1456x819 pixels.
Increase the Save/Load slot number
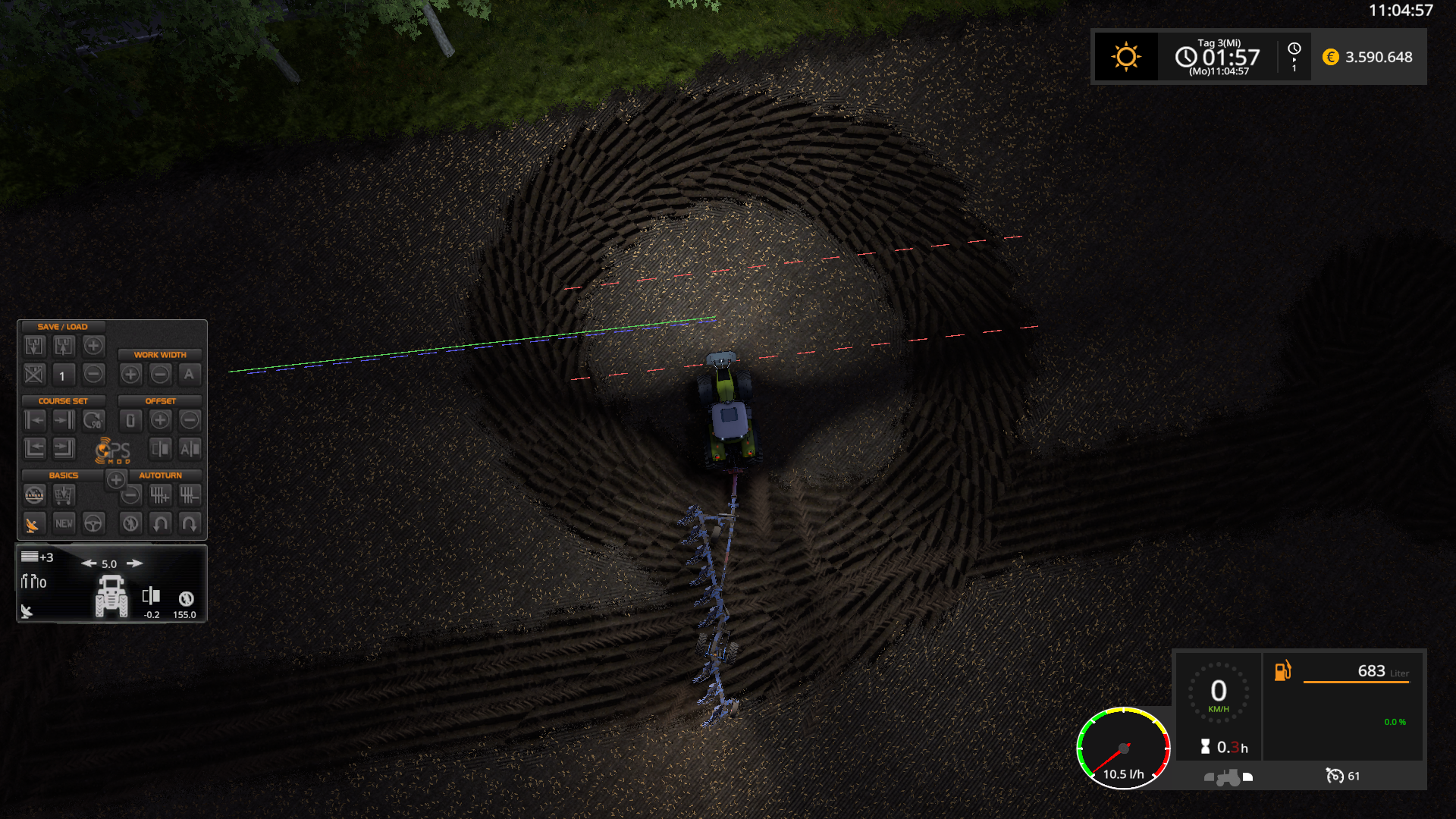coord(93,347)
